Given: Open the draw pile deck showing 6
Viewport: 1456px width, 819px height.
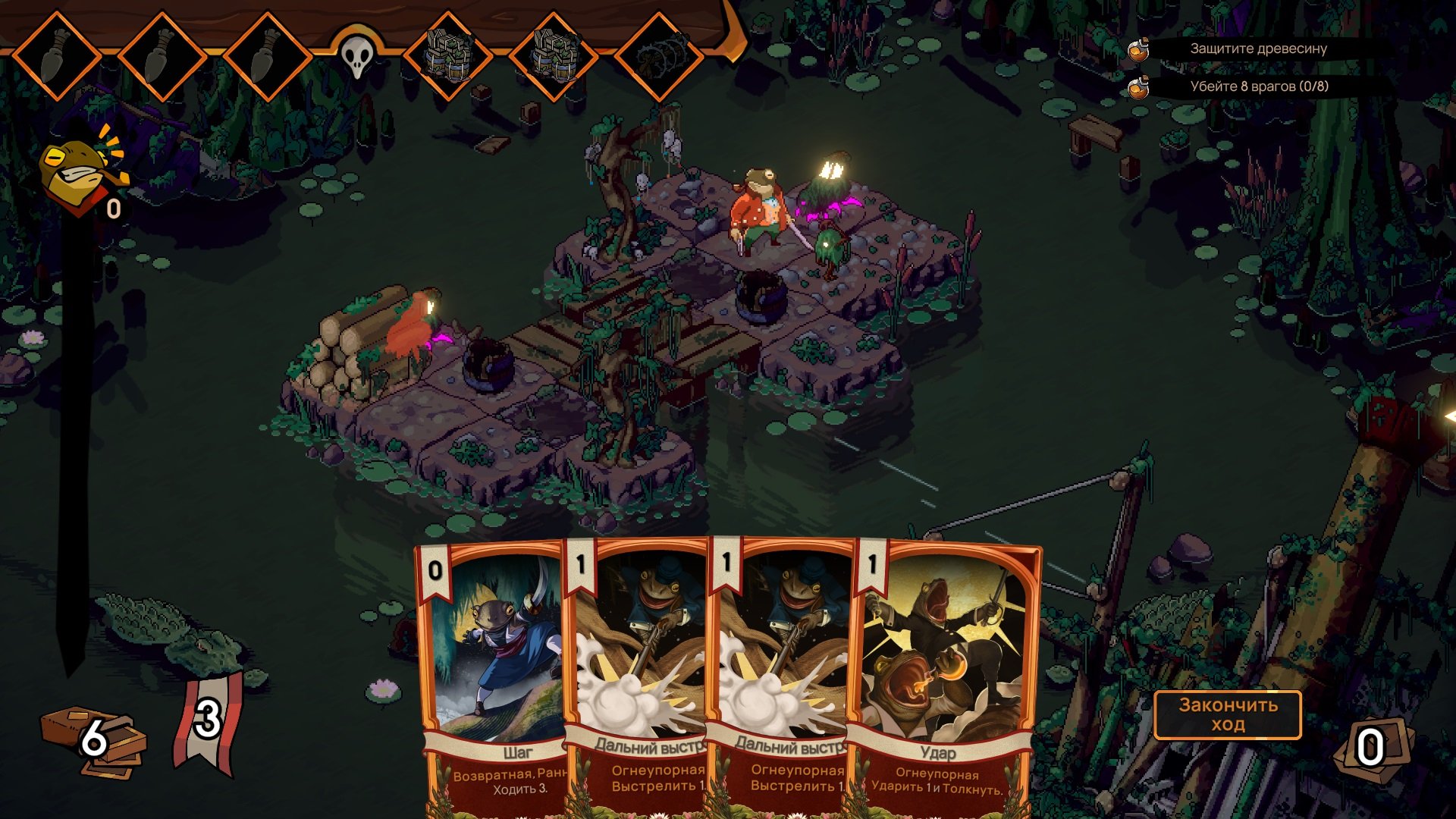Looking at the screenshot, I should click(x=94, y=739).
